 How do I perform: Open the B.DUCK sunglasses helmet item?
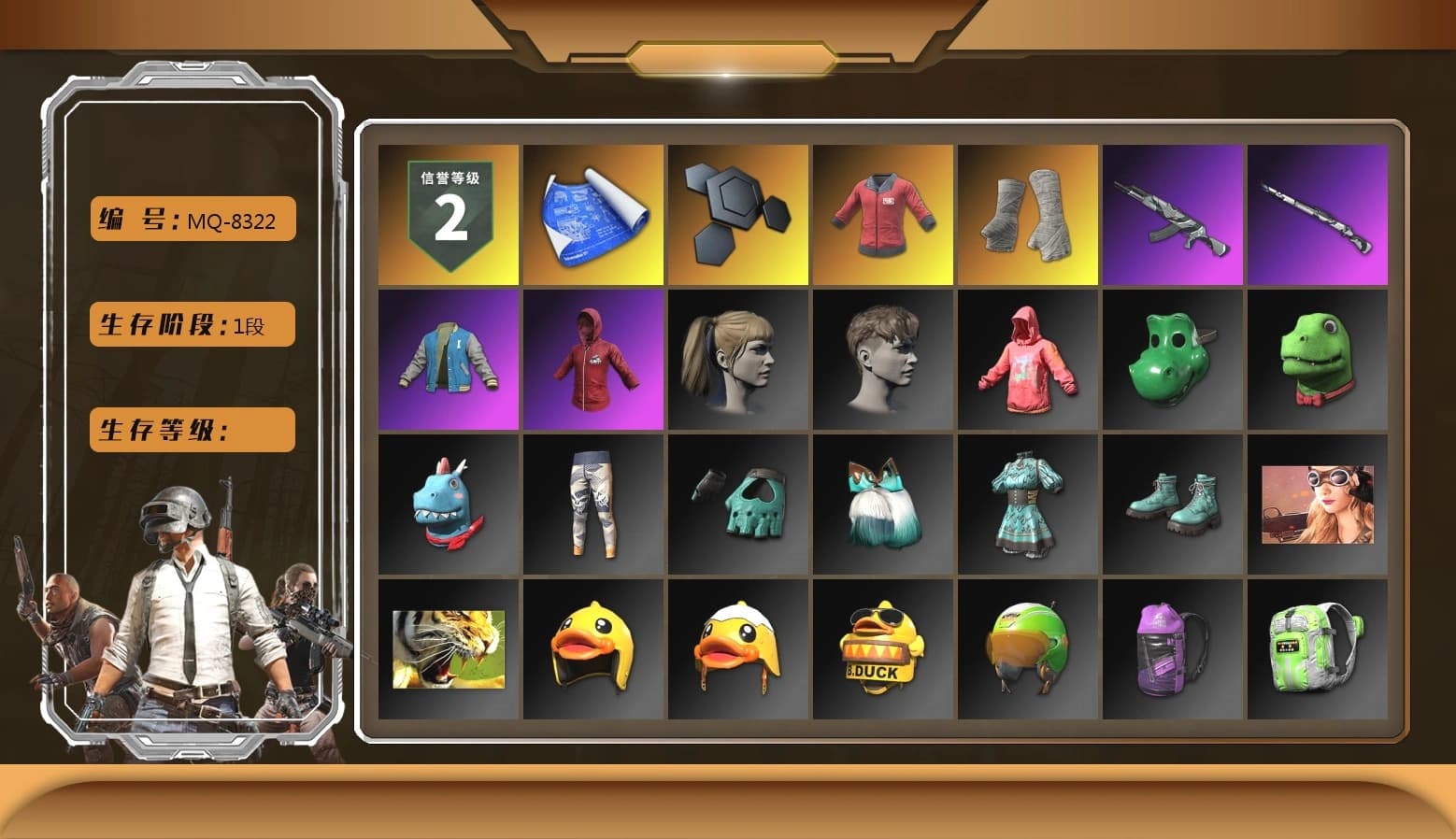(x=882, y=649)
